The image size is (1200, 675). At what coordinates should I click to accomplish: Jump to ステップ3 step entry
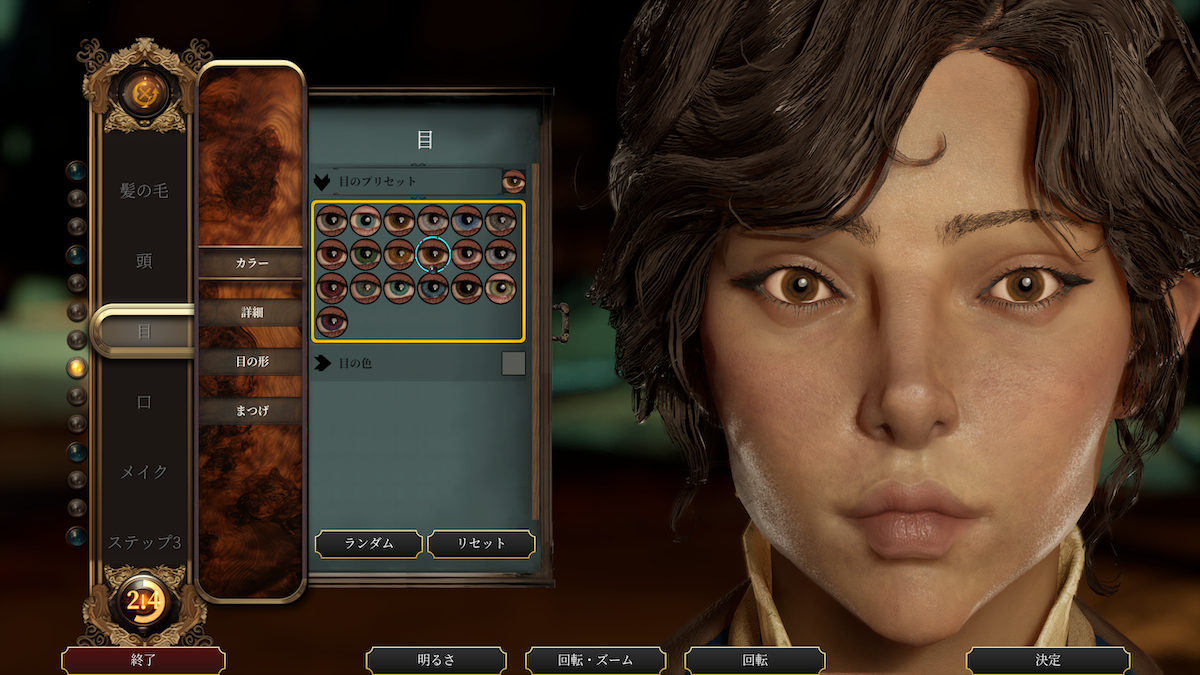(x=144, y=542)
